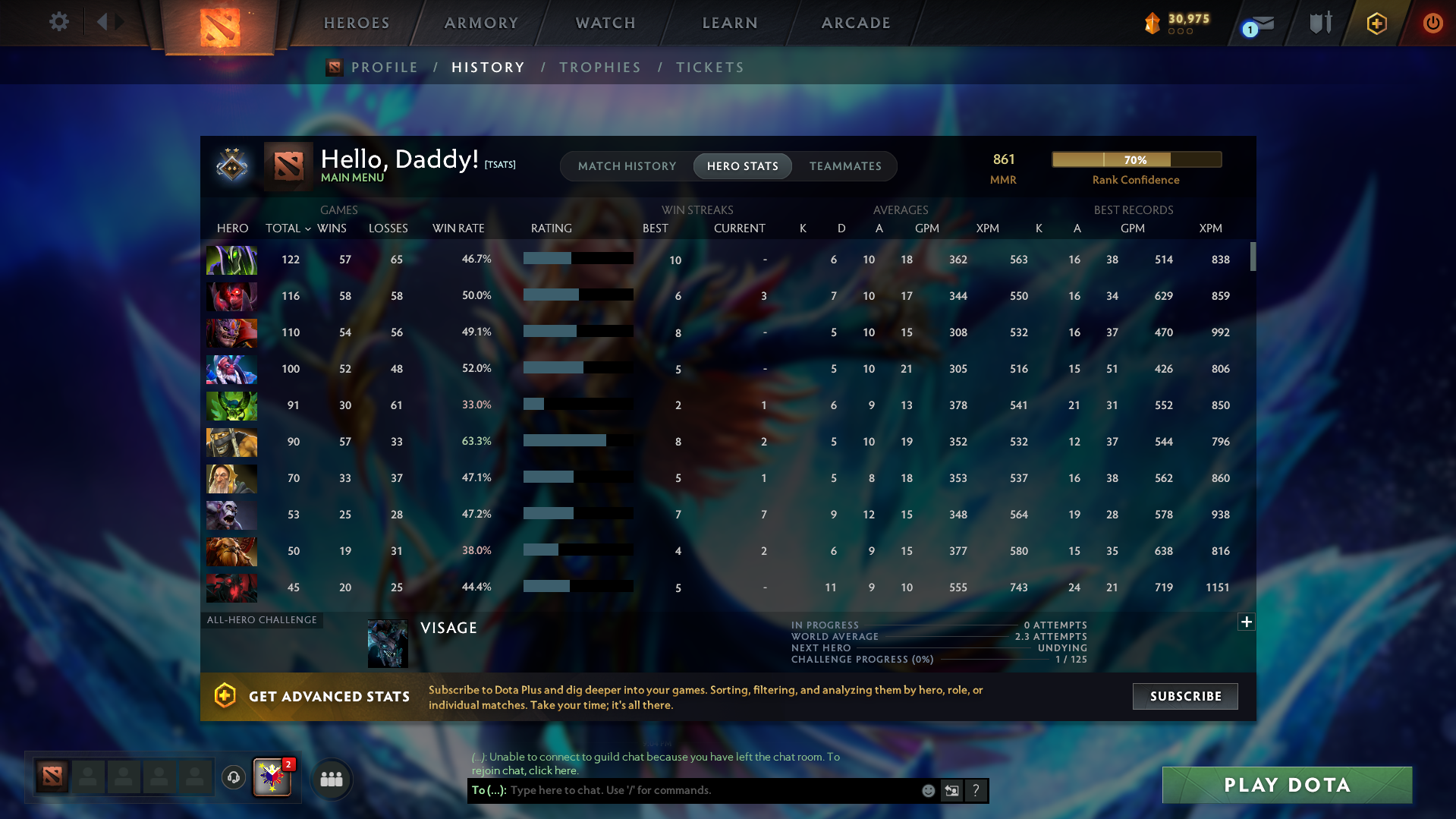Click the orange shards currency icon
1456x819 pixels.
pos(1152,24)
